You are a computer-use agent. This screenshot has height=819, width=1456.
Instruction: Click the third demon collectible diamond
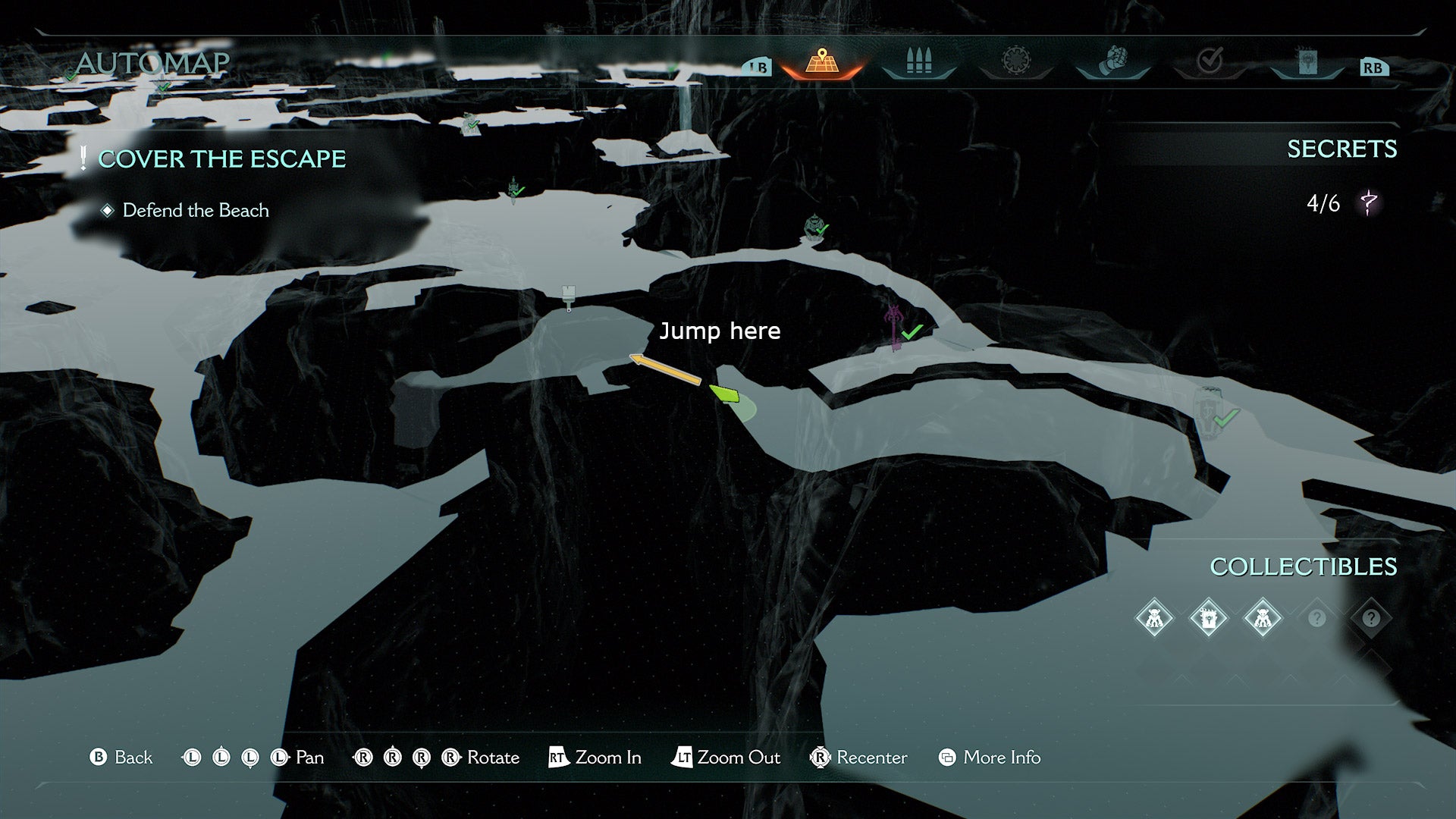(x=1265, y=620)
